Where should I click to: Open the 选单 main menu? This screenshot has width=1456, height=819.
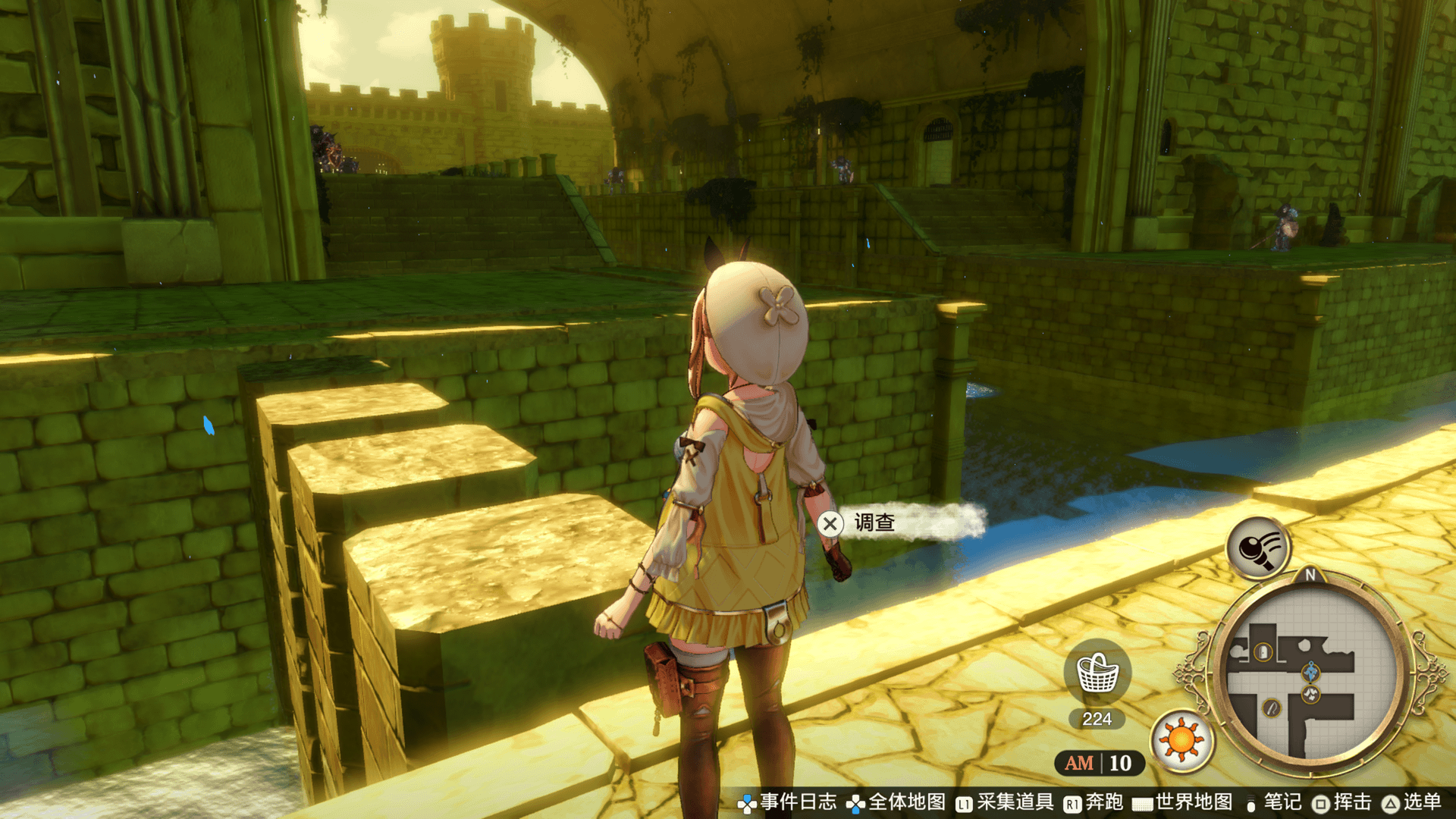(x=1412, y=802)
